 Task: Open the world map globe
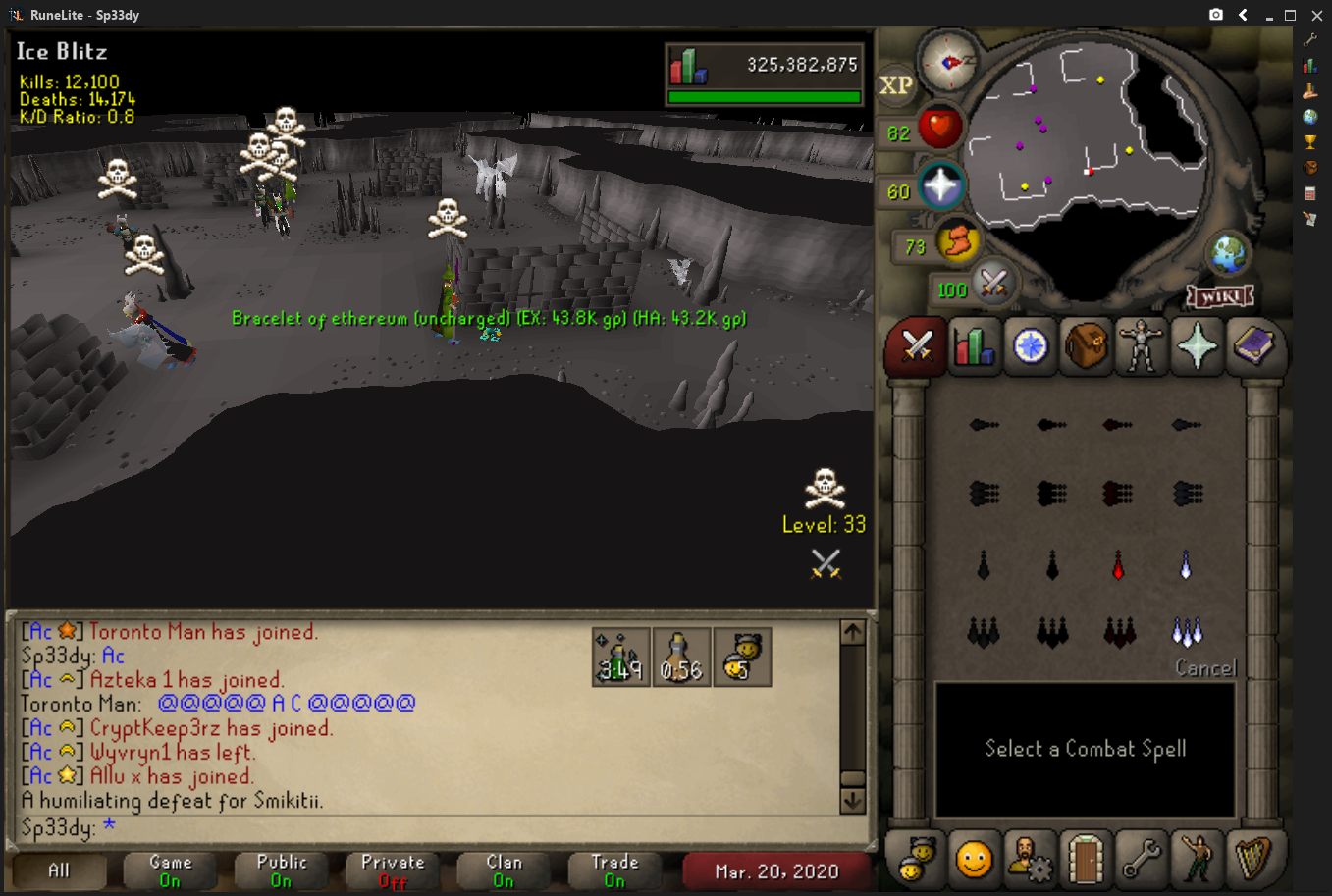pyautogui.click(x=1228, y=254)
